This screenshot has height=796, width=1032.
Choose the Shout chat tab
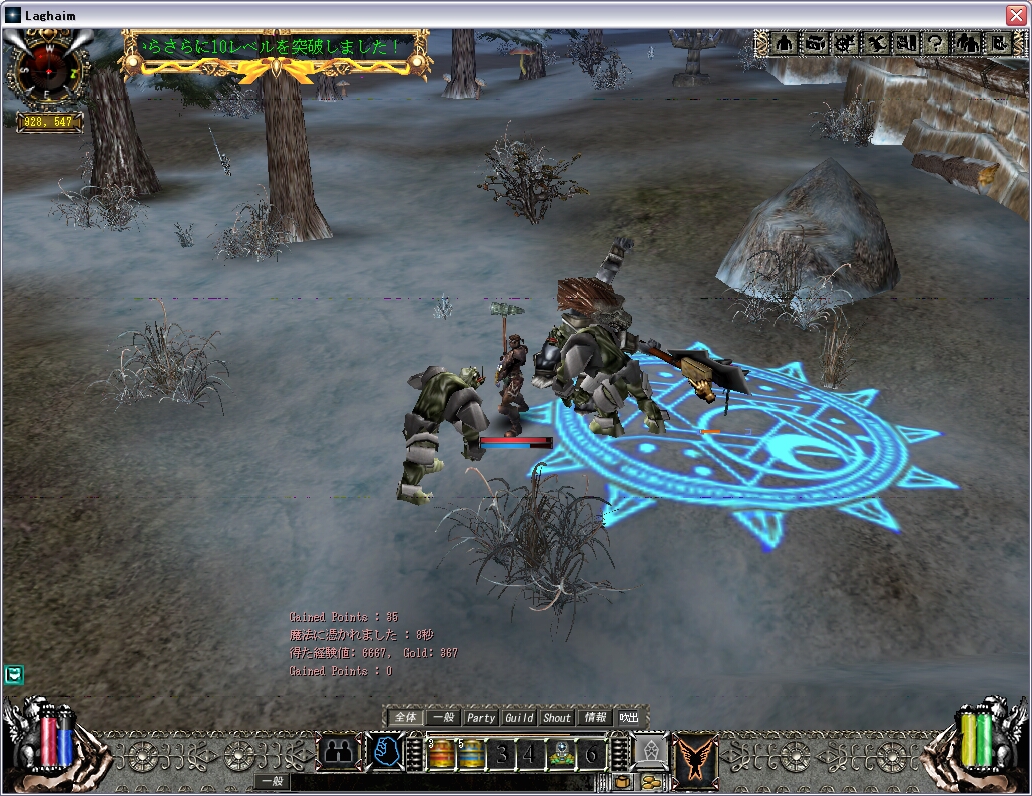557,717
